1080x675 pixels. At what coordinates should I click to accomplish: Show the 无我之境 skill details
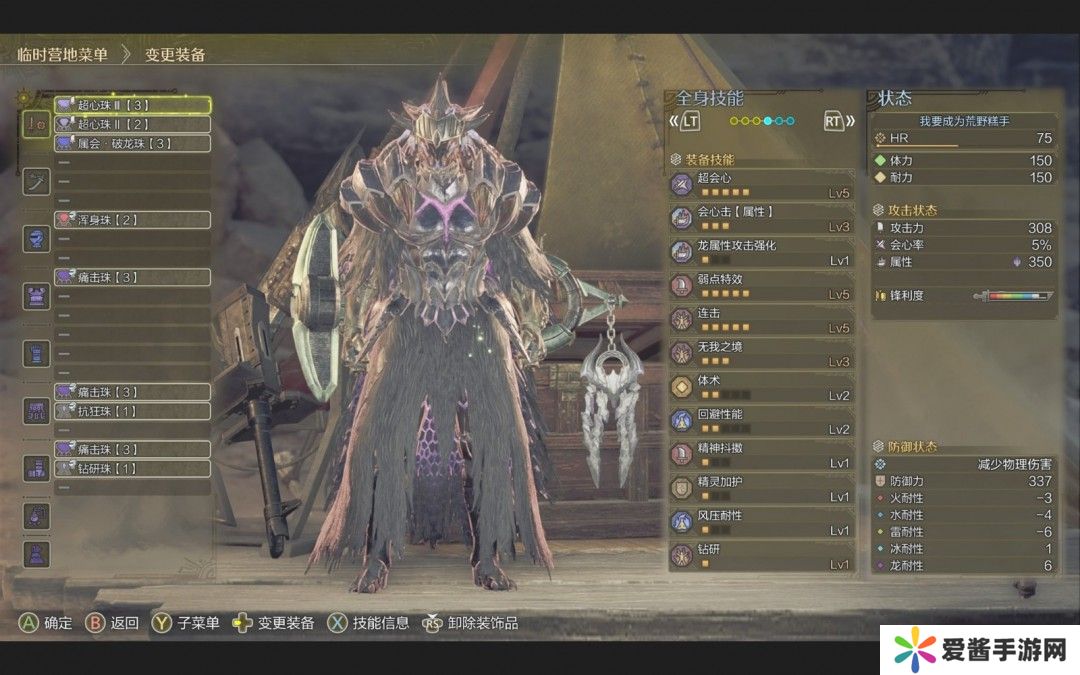pyautogui.click(x=762, y=353)
